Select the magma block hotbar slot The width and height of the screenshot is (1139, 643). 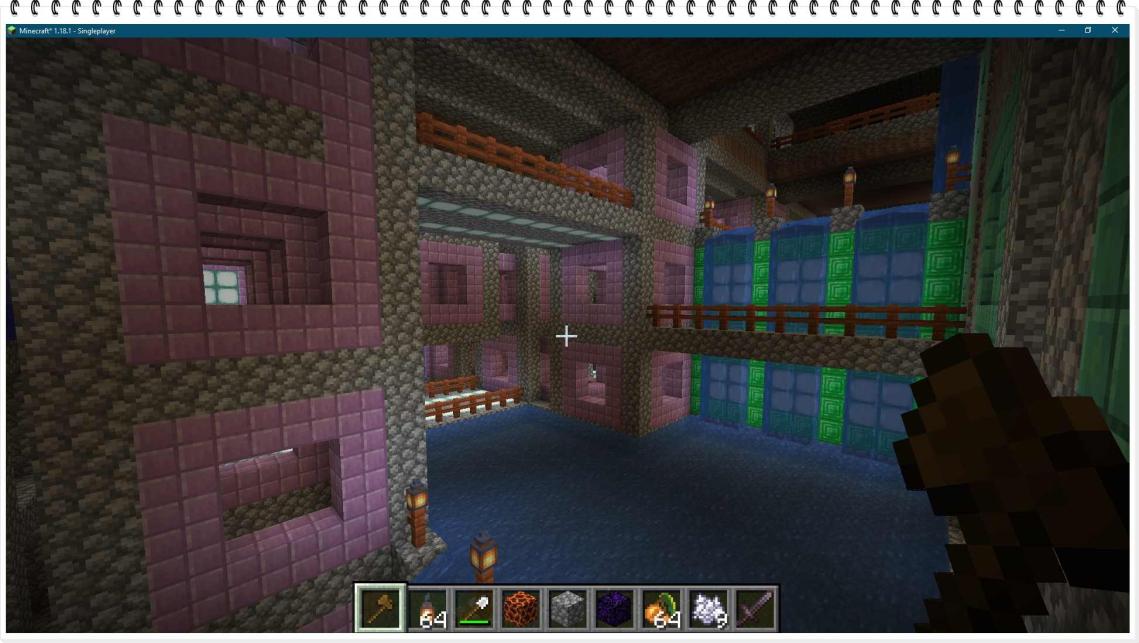(x=520, y=608)
